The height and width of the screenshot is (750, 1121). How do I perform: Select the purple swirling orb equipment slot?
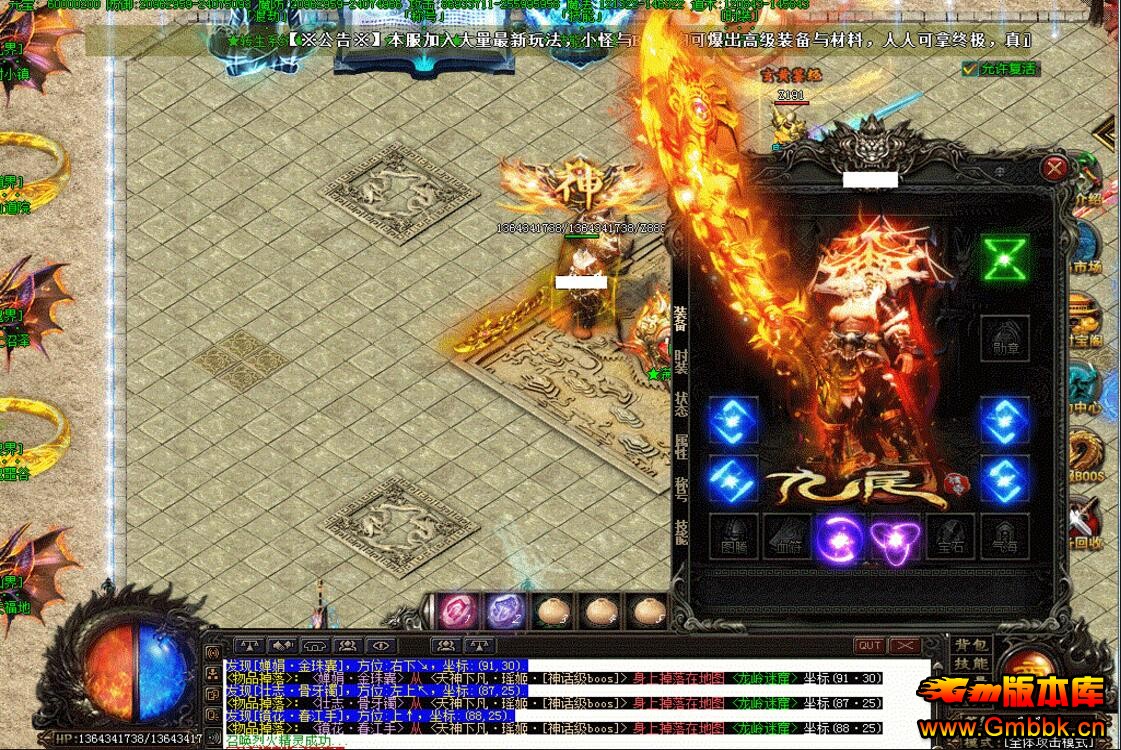coord(840,538)
